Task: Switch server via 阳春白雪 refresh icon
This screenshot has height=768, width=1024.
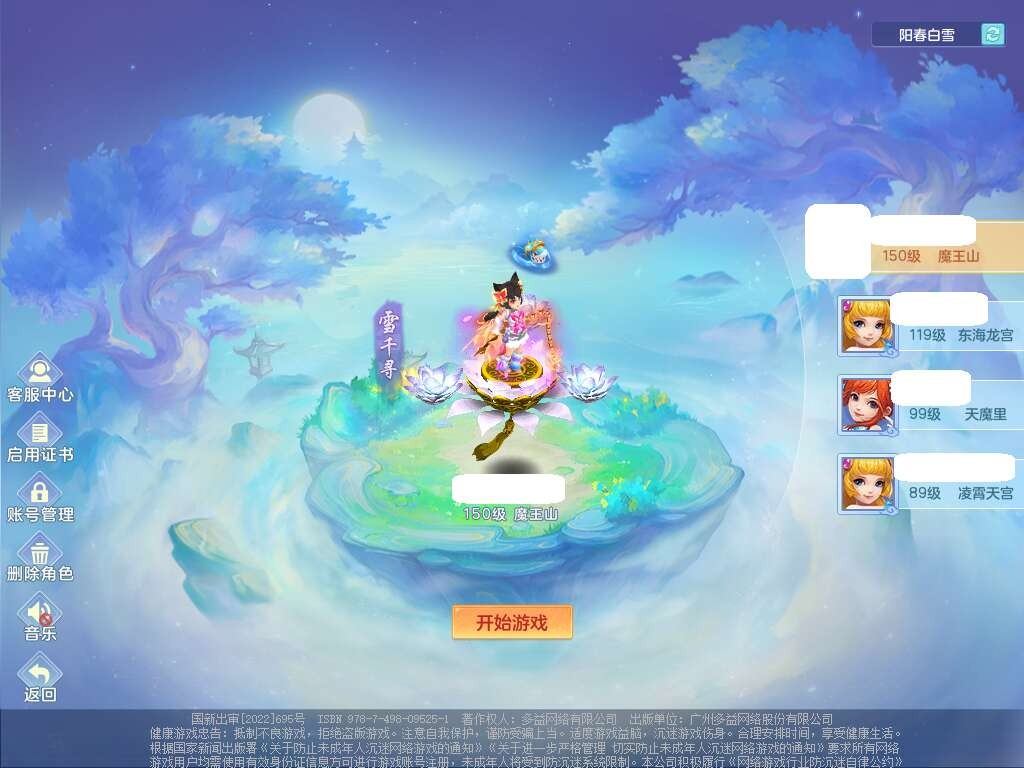Action: pyautogui.click(x=992, y=35)
